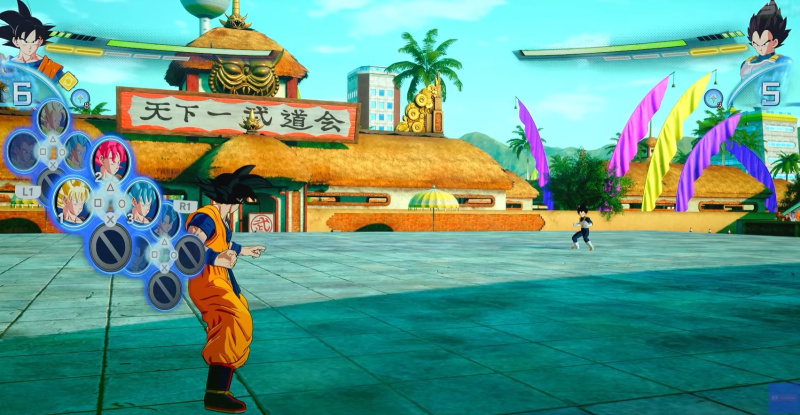The image size is (800, 415).
Task: Click Goku's portrait in the player HUD
Action: click(26, 40)
